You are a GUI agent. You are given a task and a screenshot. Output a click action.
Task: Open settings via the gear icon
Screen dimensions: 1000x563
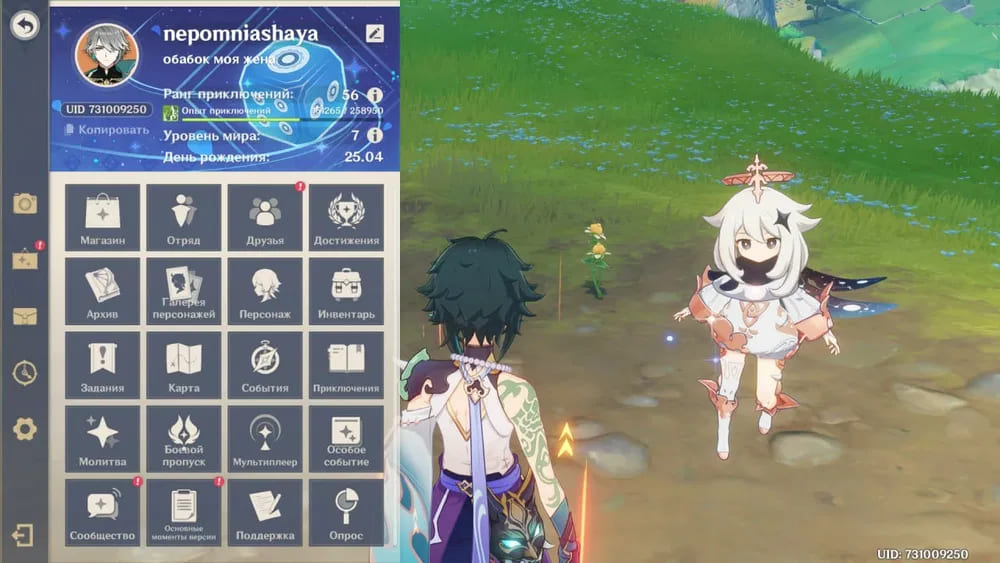(x=25, y=430)
